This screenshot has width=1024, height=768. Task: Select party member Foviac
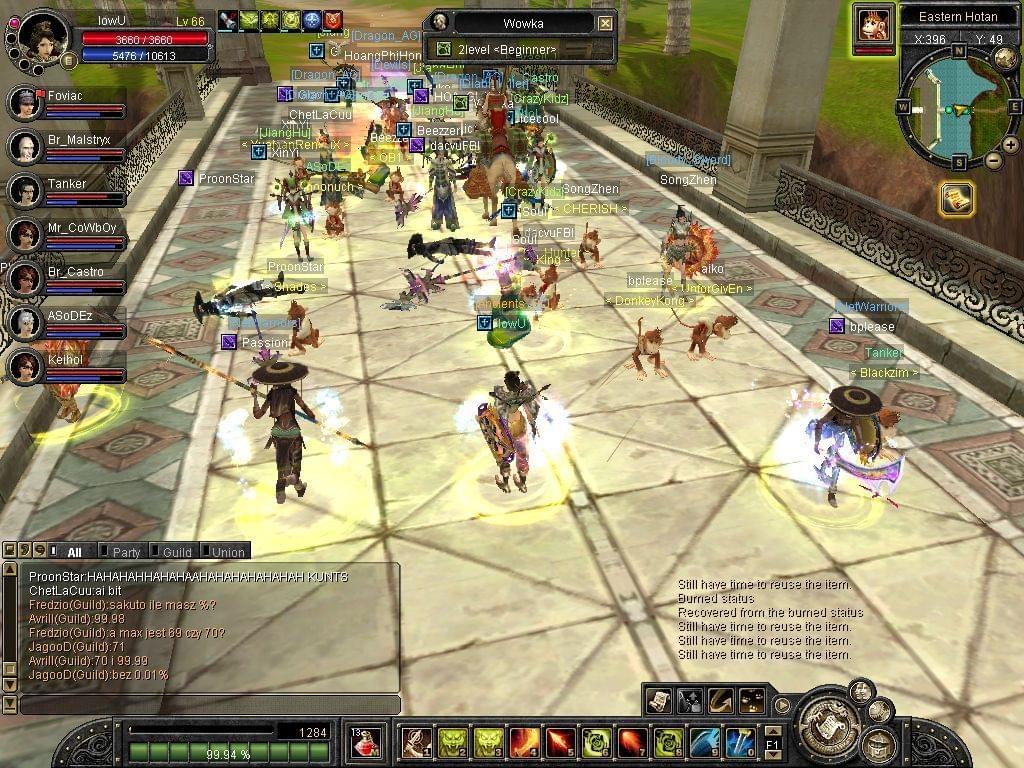tap(67, 98)
